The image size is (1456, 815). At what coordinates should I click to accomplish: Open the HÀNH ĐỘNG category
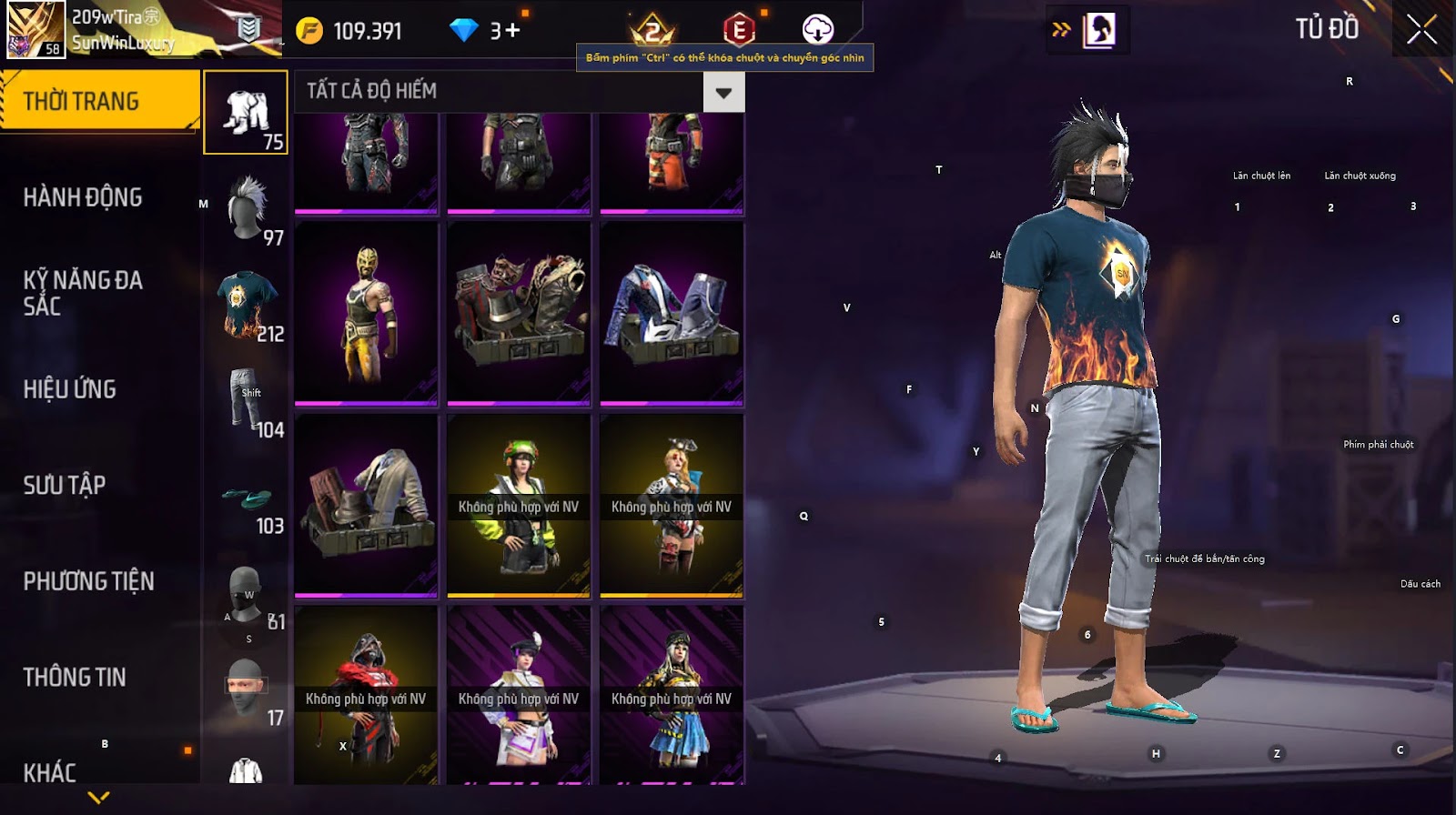tap(83, 197)
